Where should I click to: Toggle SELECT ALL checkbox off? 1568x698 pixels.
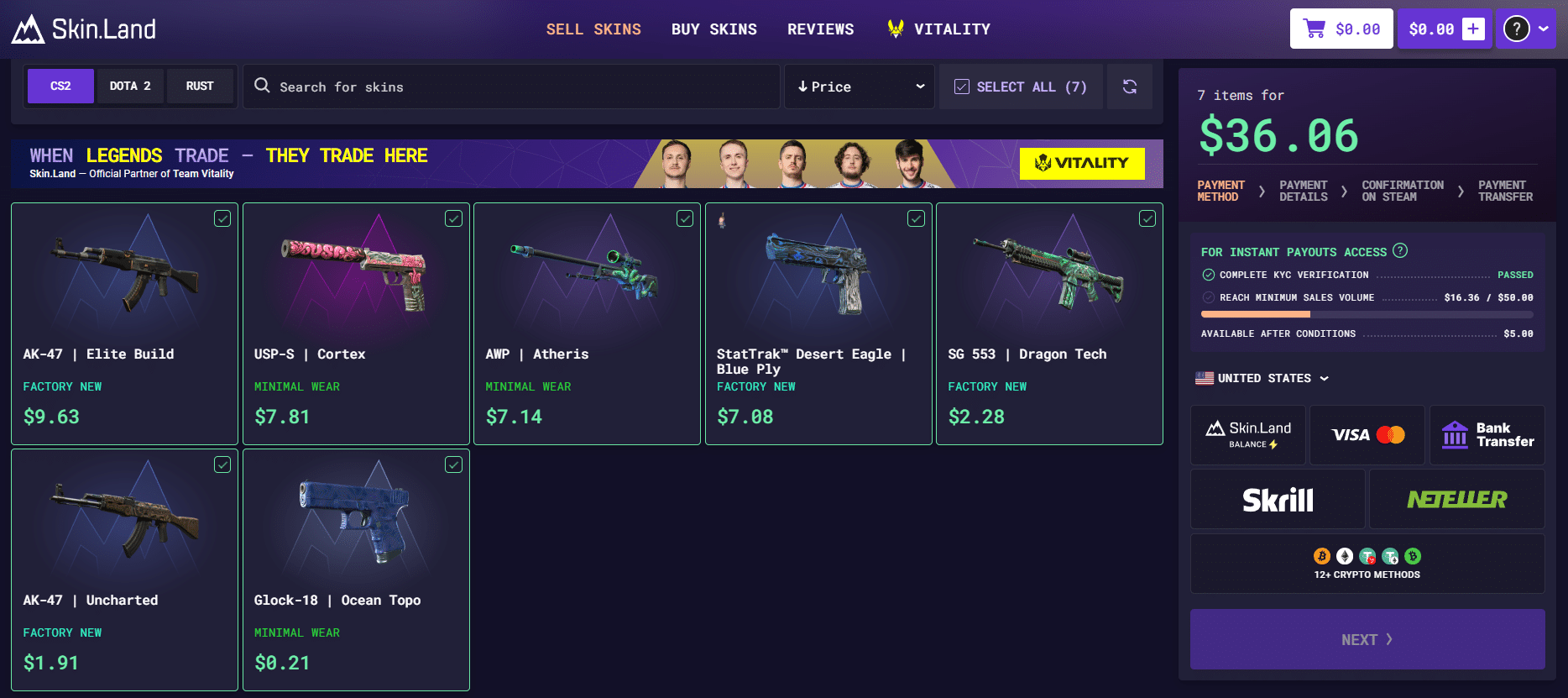coord(961,86)
